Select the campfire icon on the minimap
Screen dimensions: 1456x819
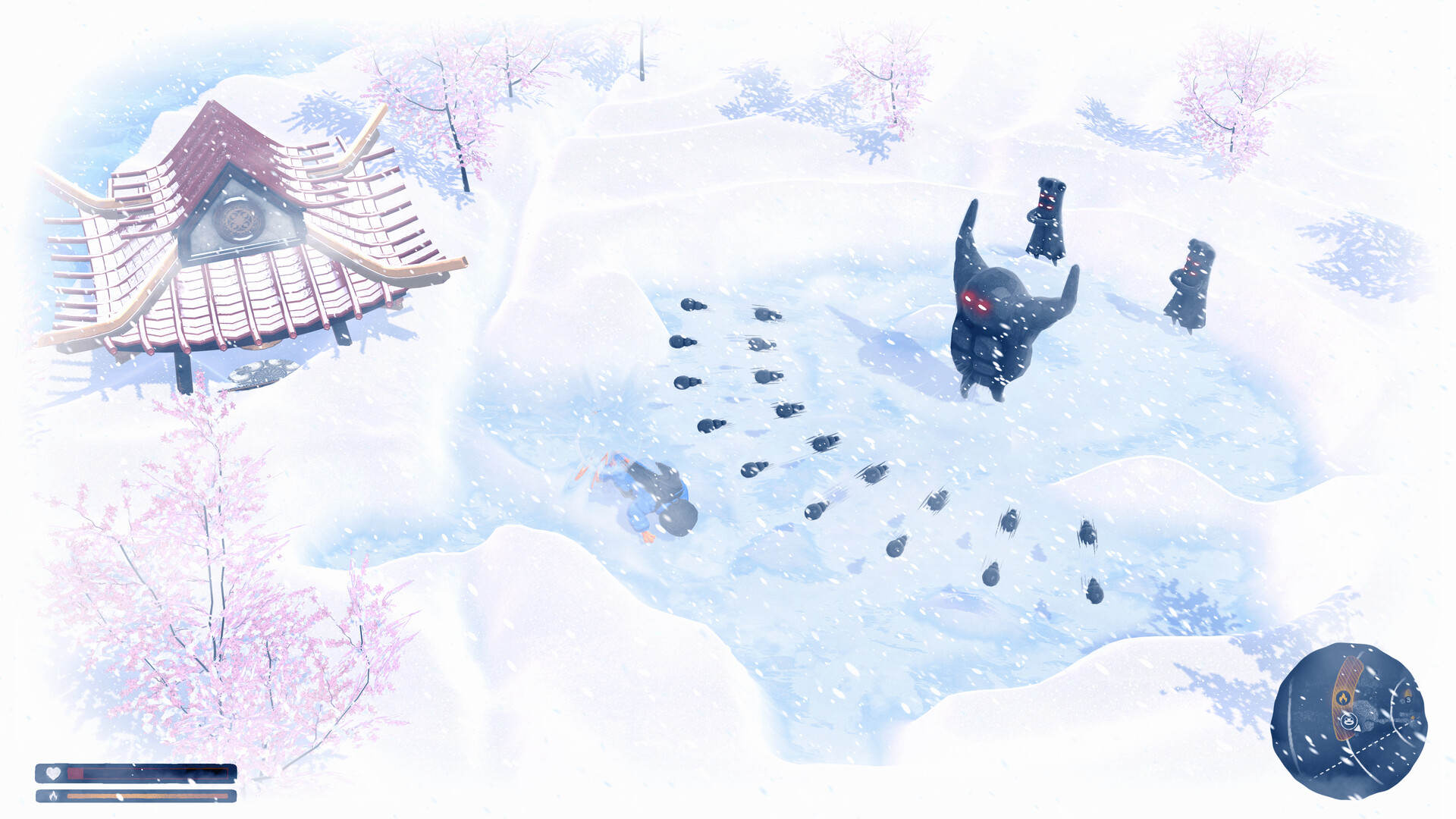(1344, 697)
